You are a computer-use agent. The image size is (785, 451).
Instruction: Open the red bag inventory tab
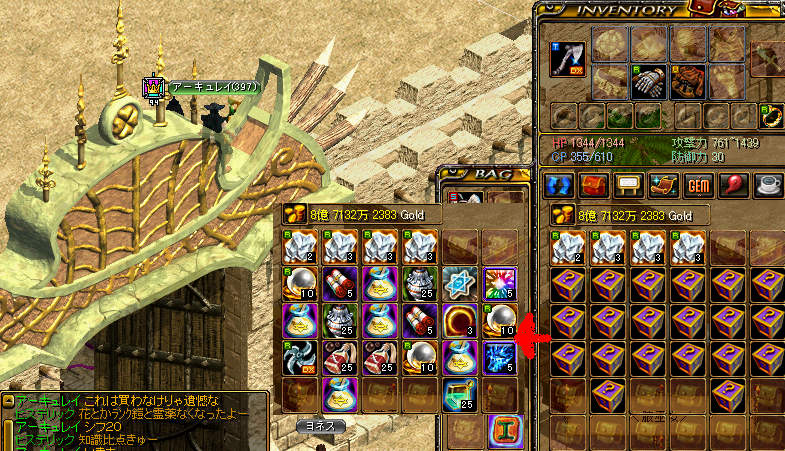(594, 185)
